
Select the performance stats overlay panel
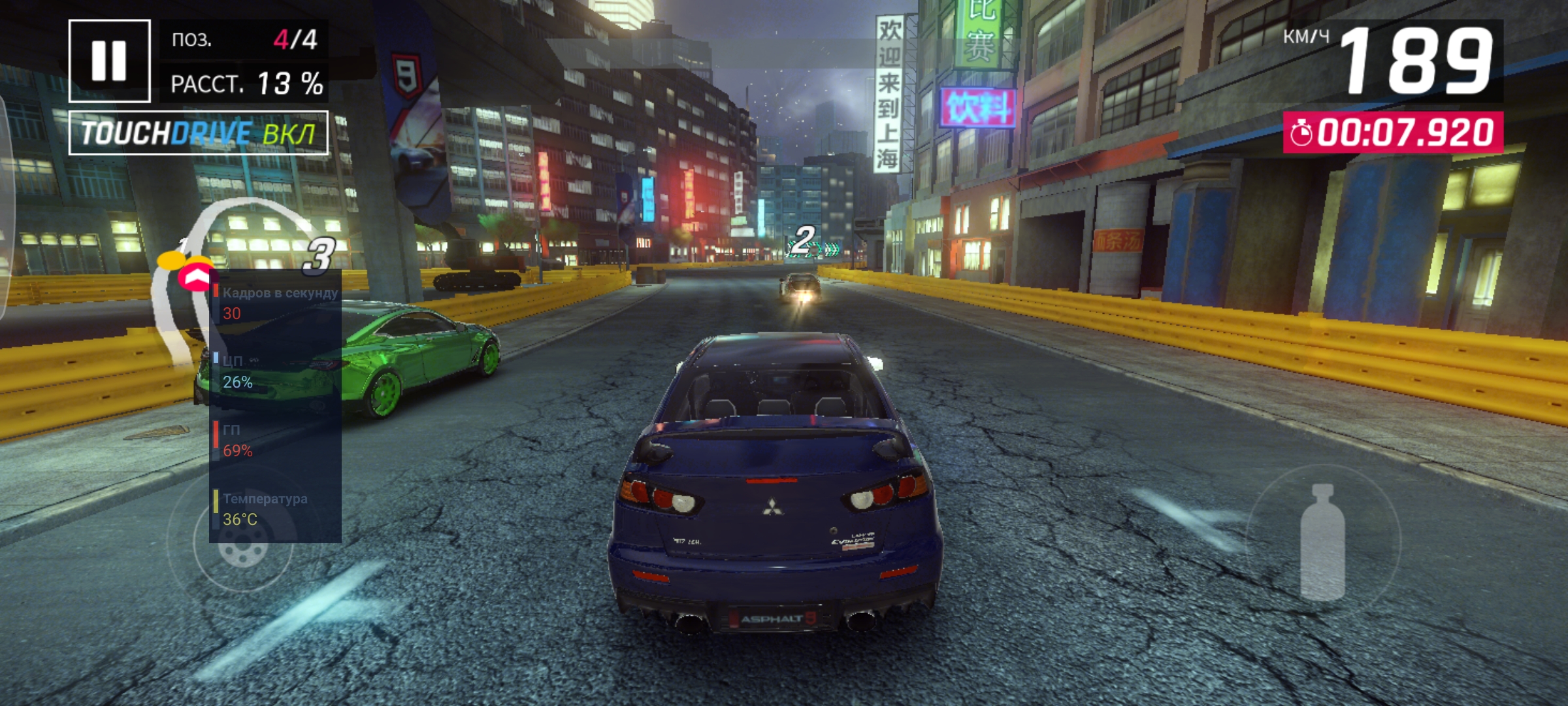(x=275, y=405)
